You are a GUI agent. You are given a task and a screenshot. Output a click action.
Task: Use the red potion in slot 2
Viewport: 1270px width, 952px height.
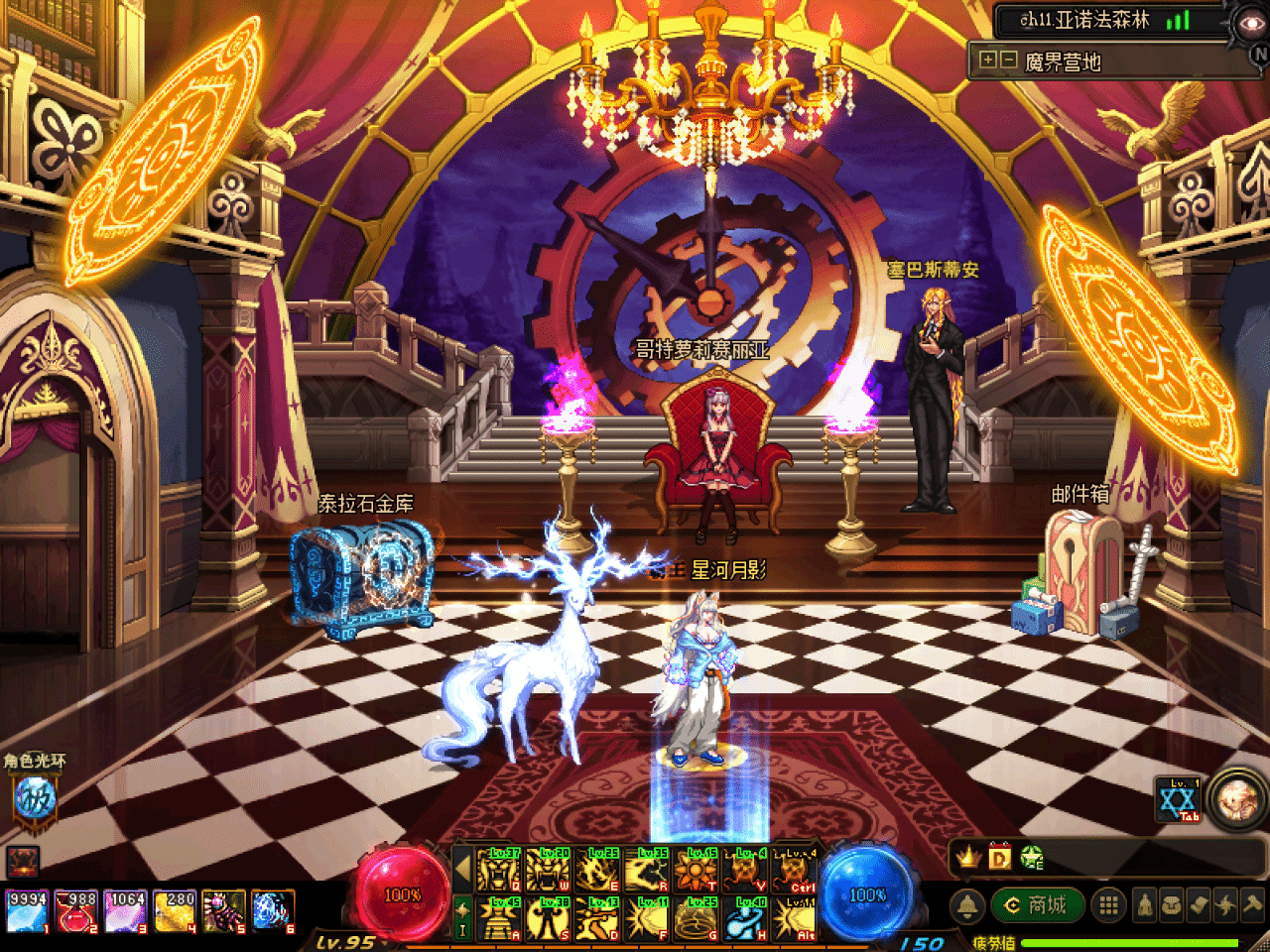tap(75, 911)
